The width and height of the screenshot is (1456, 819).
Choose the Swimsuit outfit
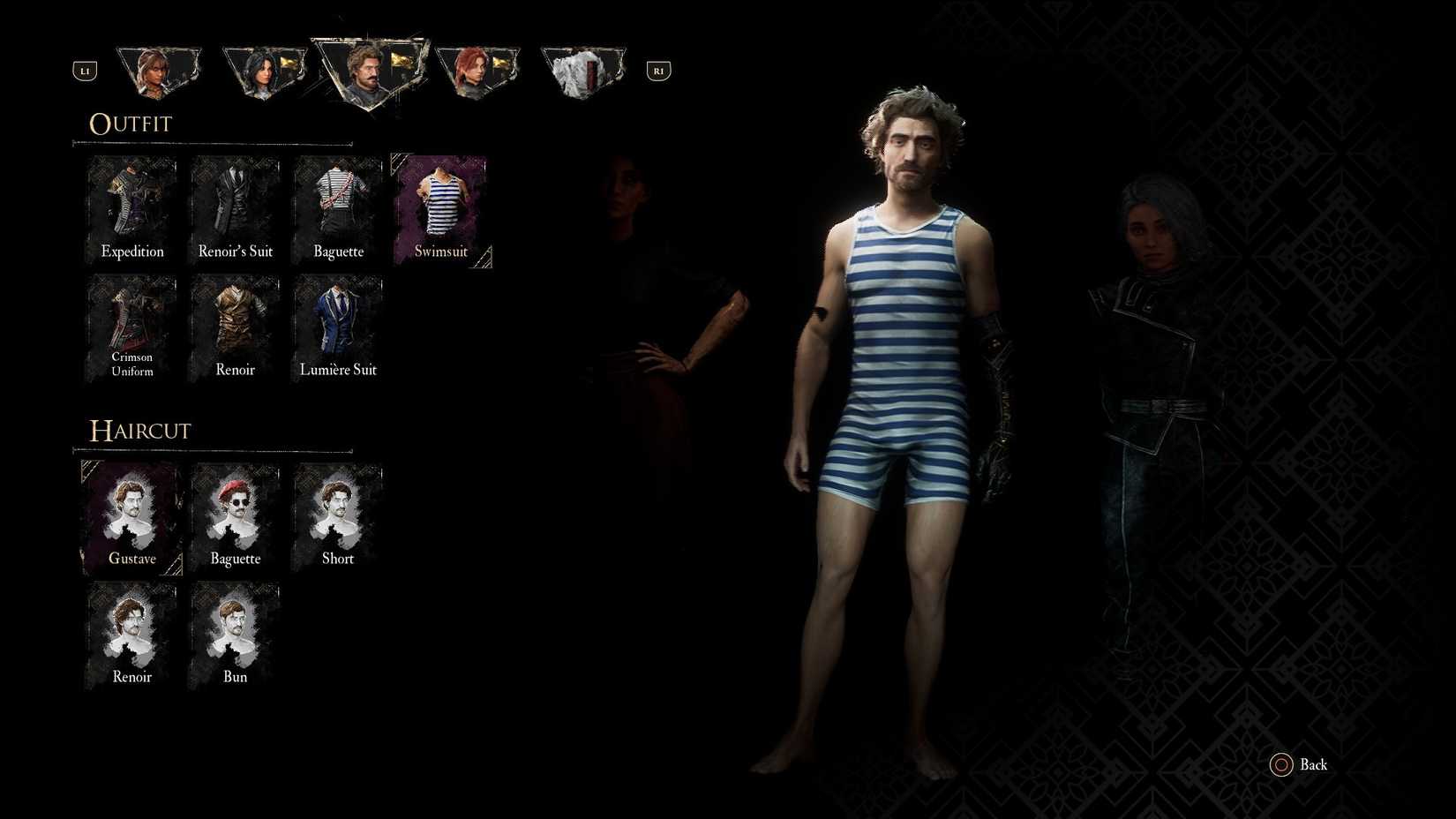tap(440, 209)
